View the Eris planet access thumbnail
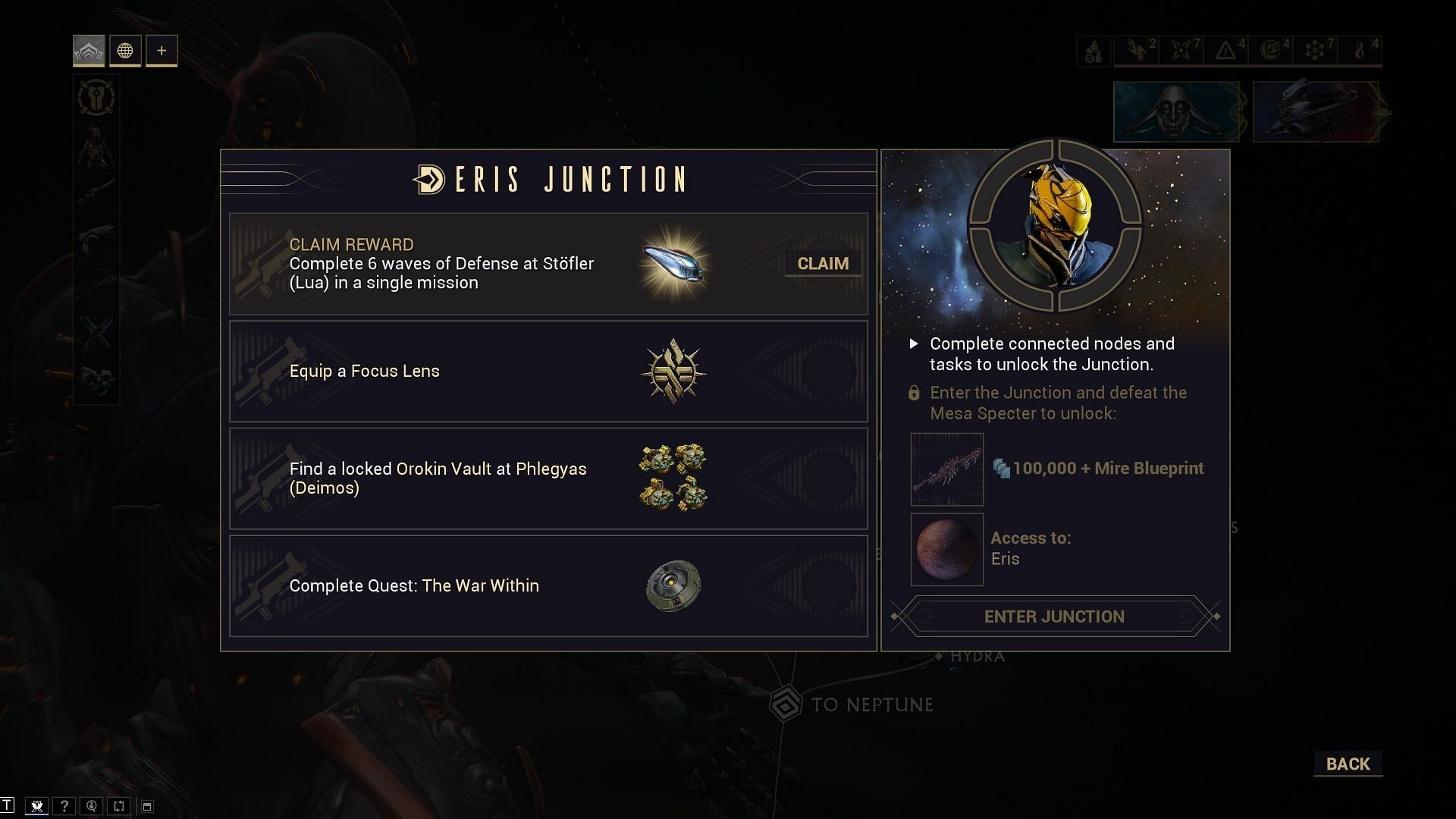 (947, 549)
